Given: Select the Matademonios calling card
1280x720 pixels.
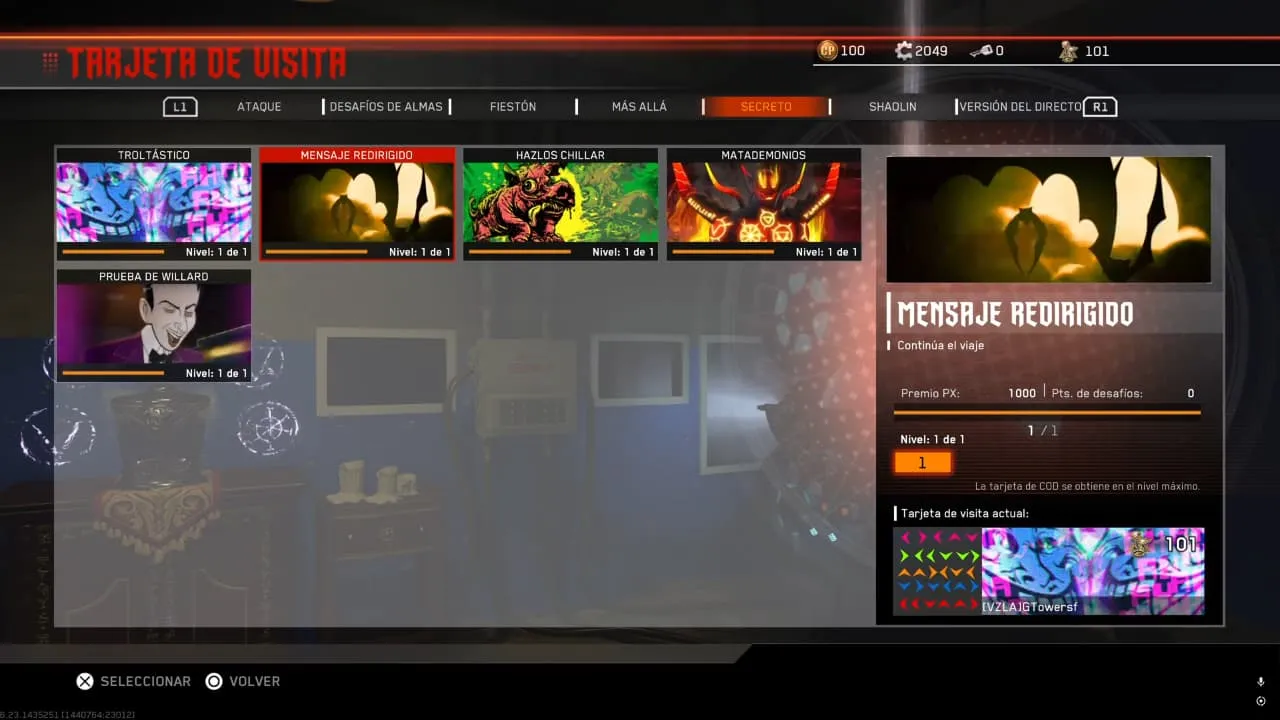Looking at the screenshot, I should [764, 204].
